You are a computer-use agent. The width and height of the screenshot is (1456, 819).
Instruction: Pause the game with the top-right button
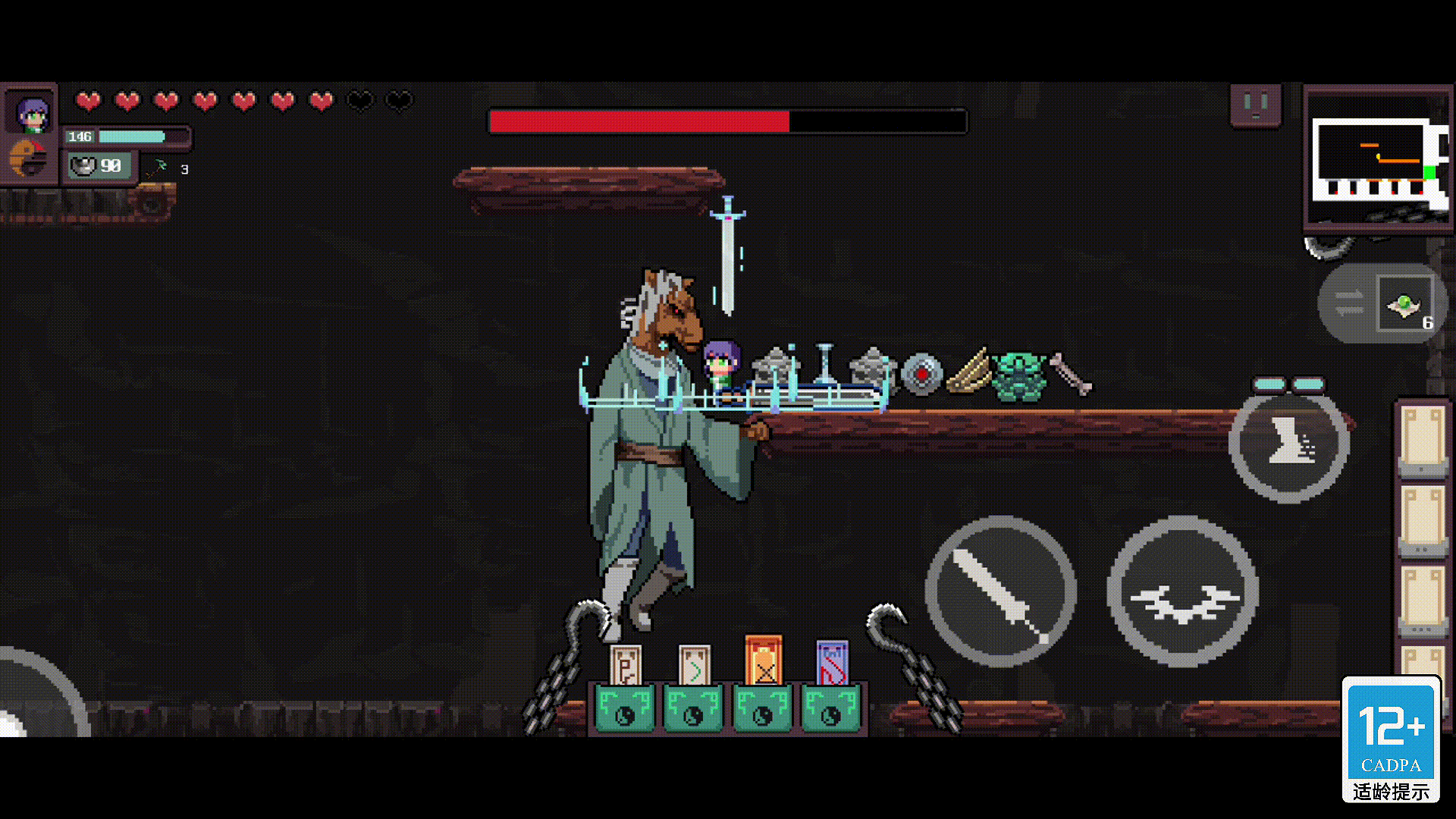coord(1255,105)
